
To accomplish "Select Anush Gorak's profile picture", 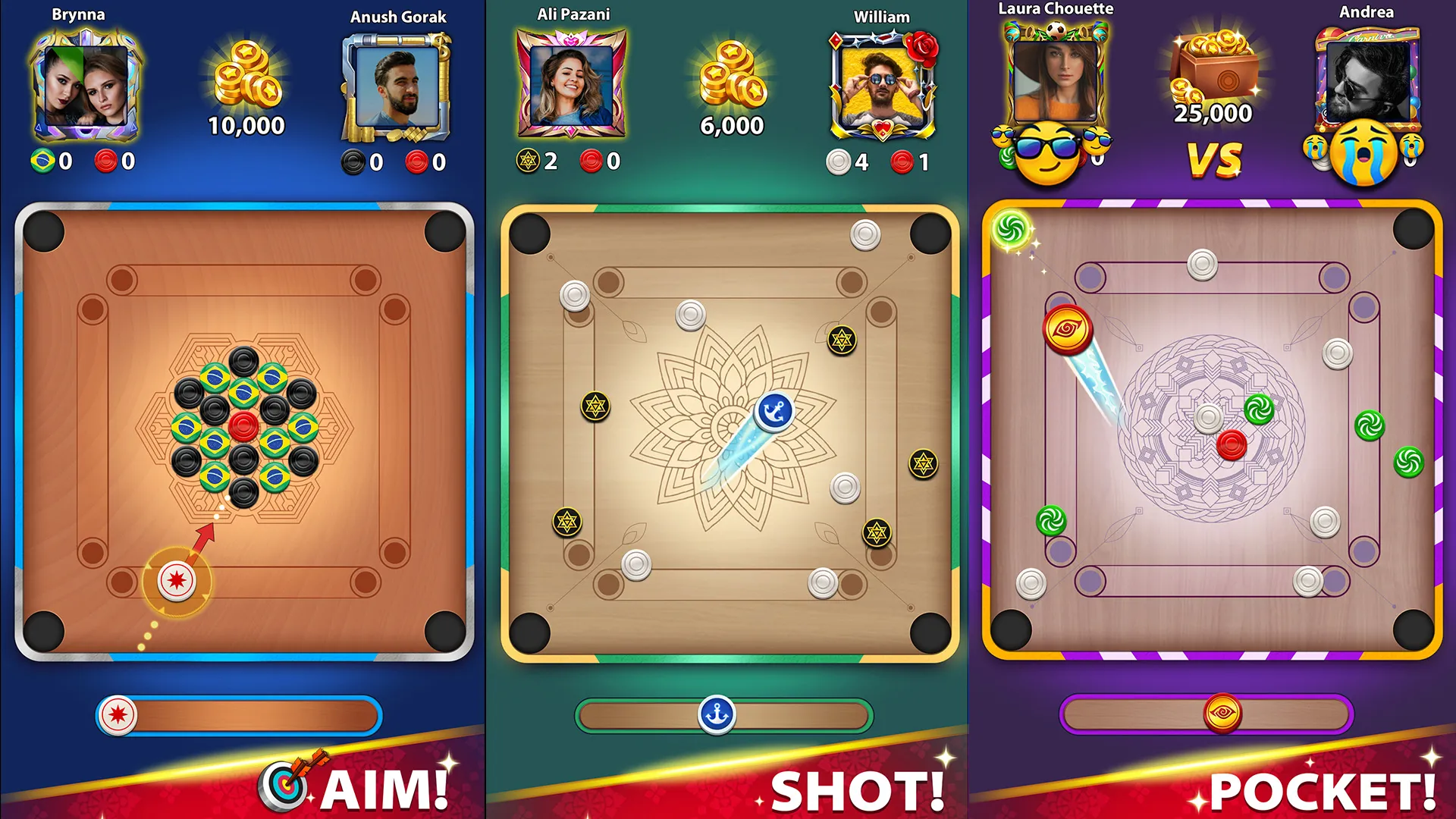I will 397,87.
